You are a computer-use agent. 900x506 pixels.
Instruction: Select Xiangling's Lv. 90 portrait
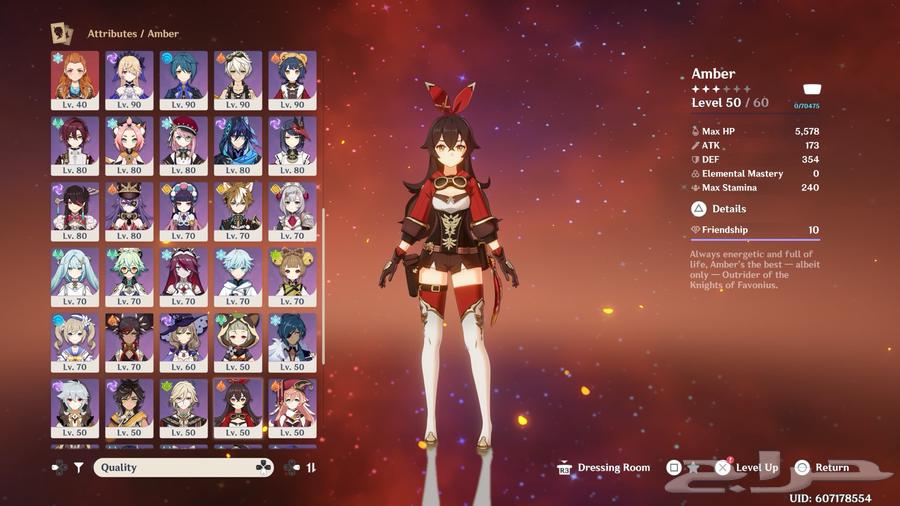pos(292,80)
